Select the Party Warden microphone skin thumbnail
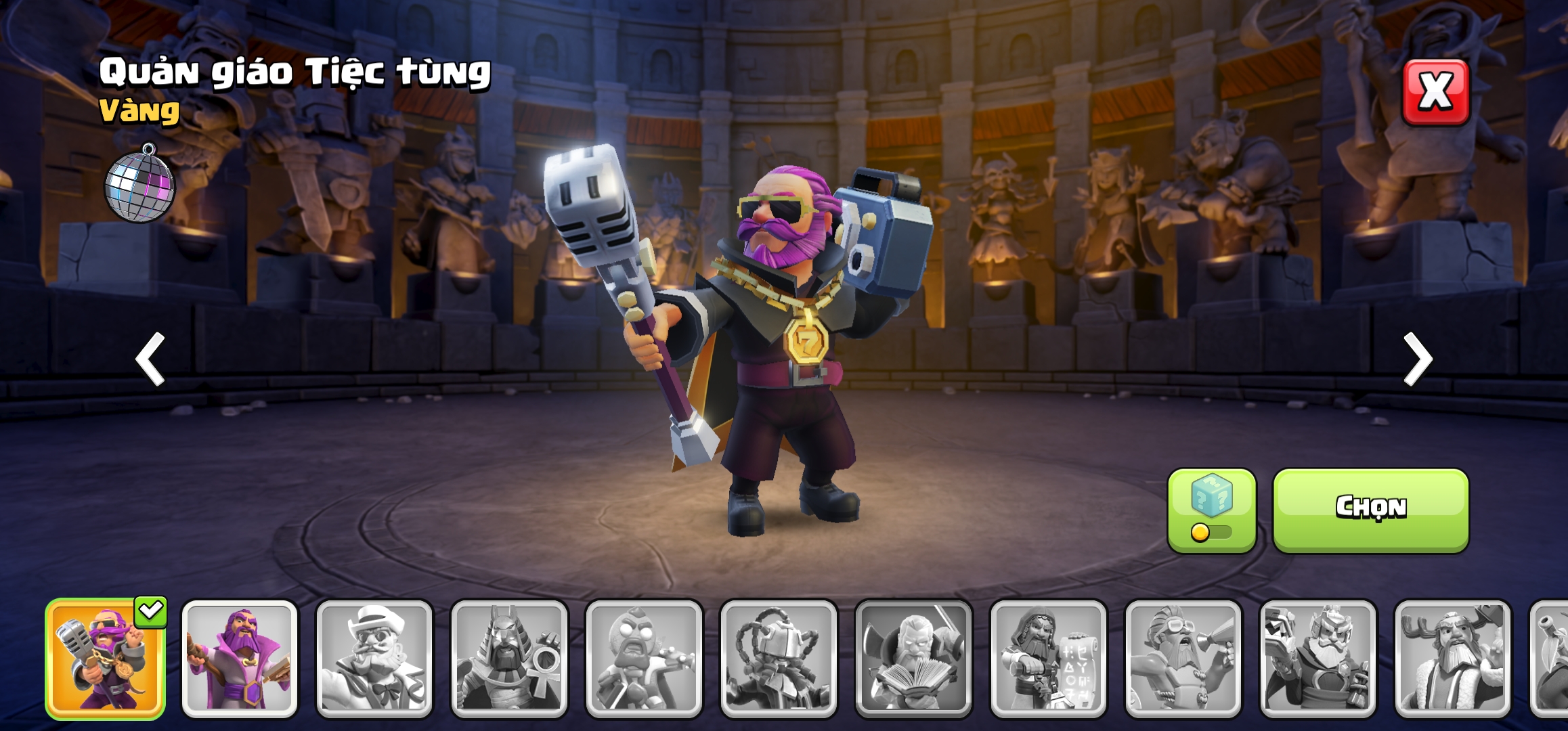Screen dimensions: 1568x731 [105, 658]
